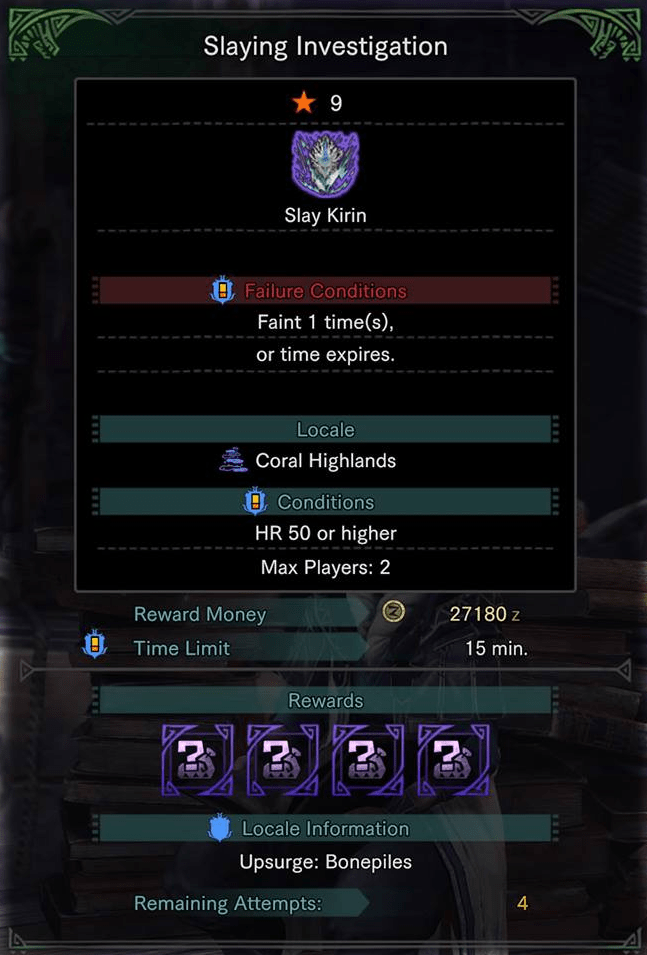Select the Locale Information header
The image size is (647, 955).
[x=325, y=829]
